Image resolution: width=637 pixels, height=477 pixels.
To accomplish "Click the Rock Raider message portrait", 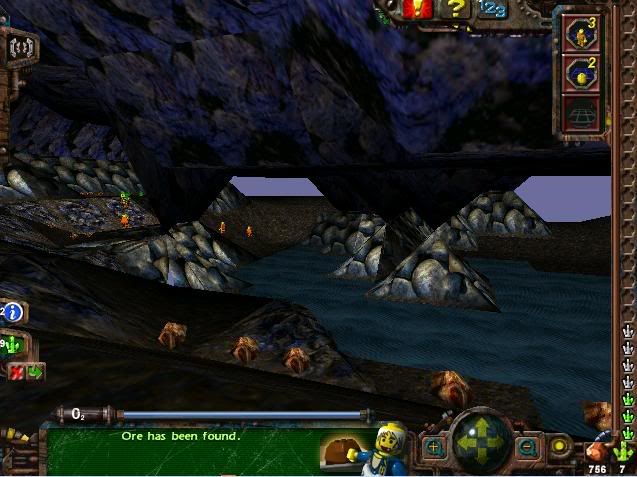I will (387, 446).
